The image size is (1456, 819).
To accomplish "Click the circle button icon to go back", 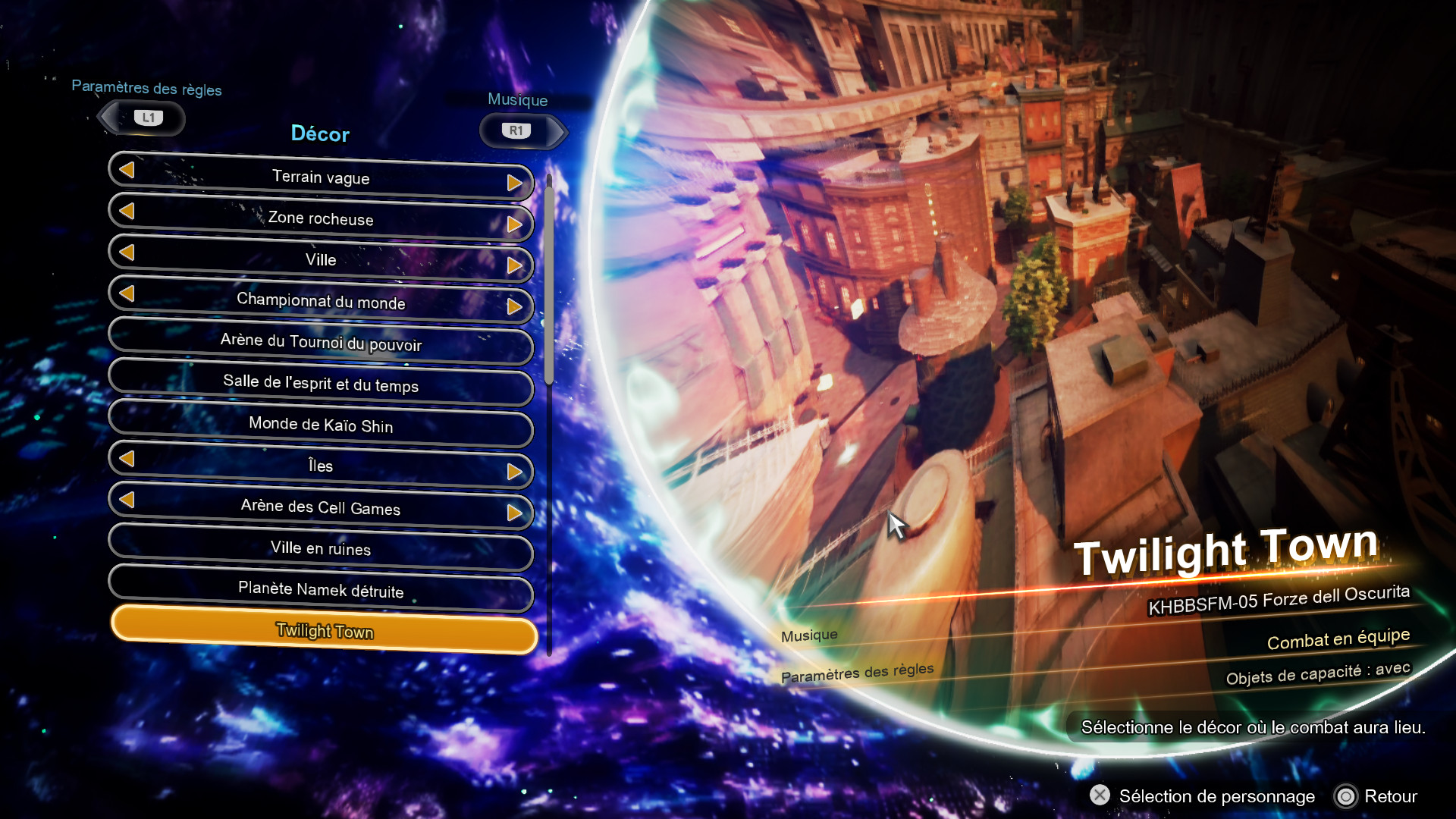I will [1346, 796].
